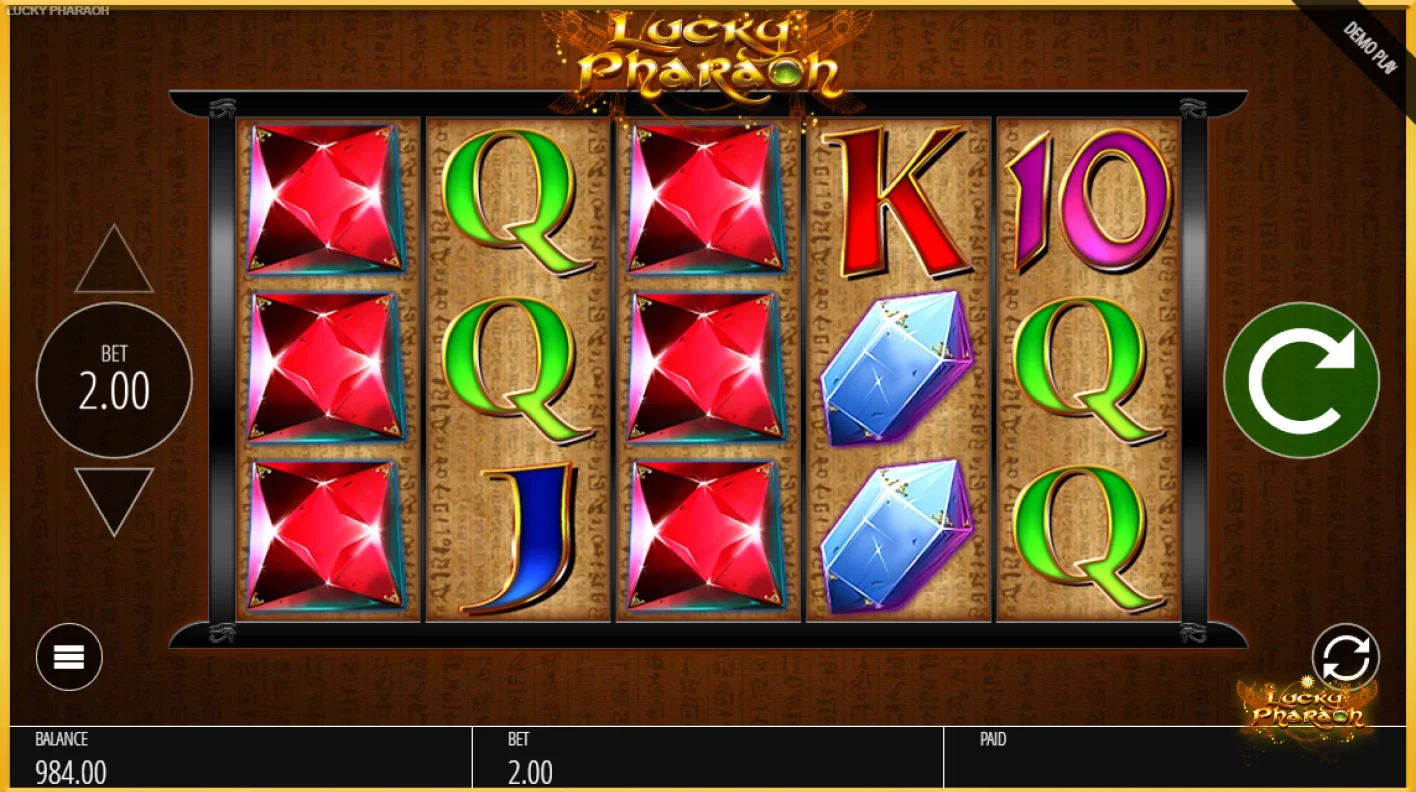Select the red gem symbol on the first reel
1416x792 pixels.
click(324, 370)
